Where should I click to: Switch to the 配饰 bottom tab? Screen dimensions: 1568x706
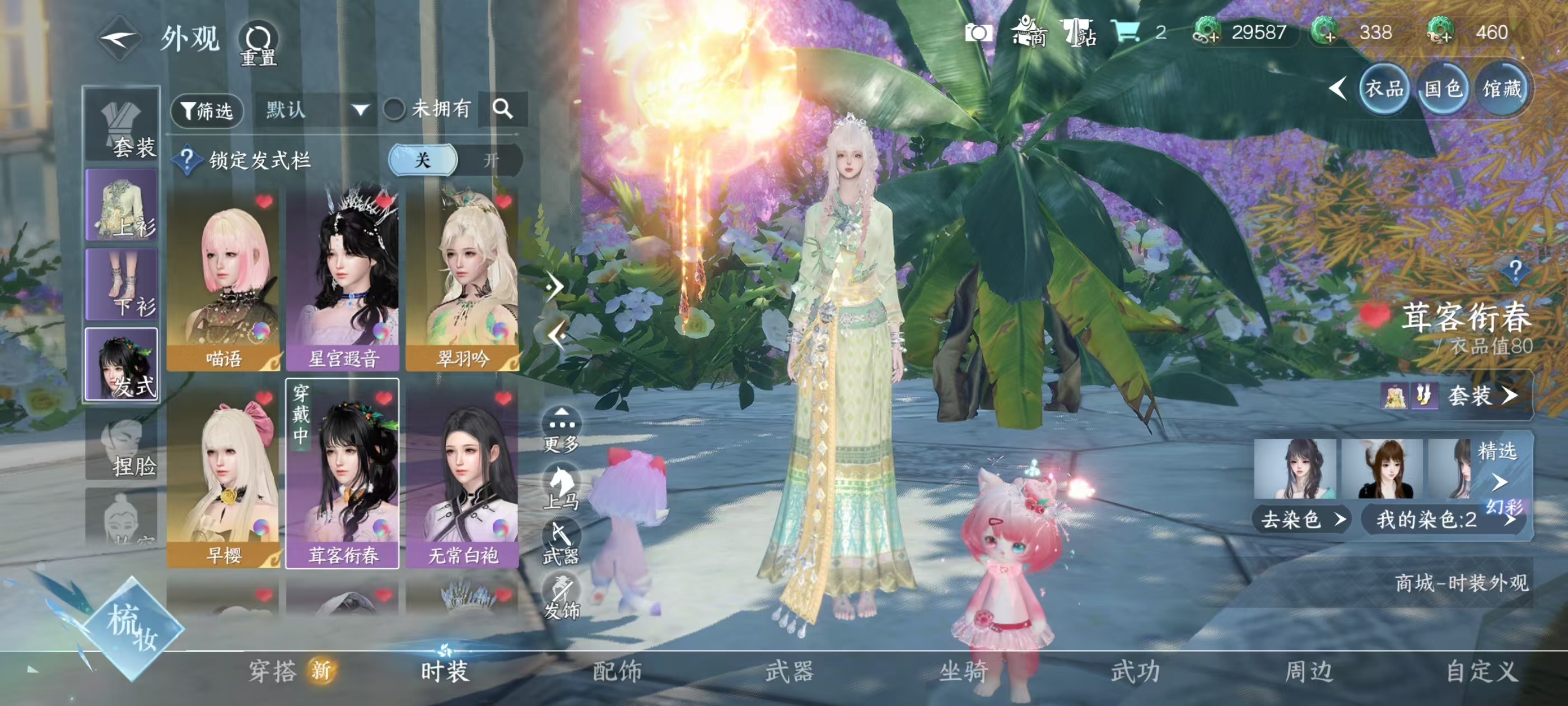coord(617,671)
